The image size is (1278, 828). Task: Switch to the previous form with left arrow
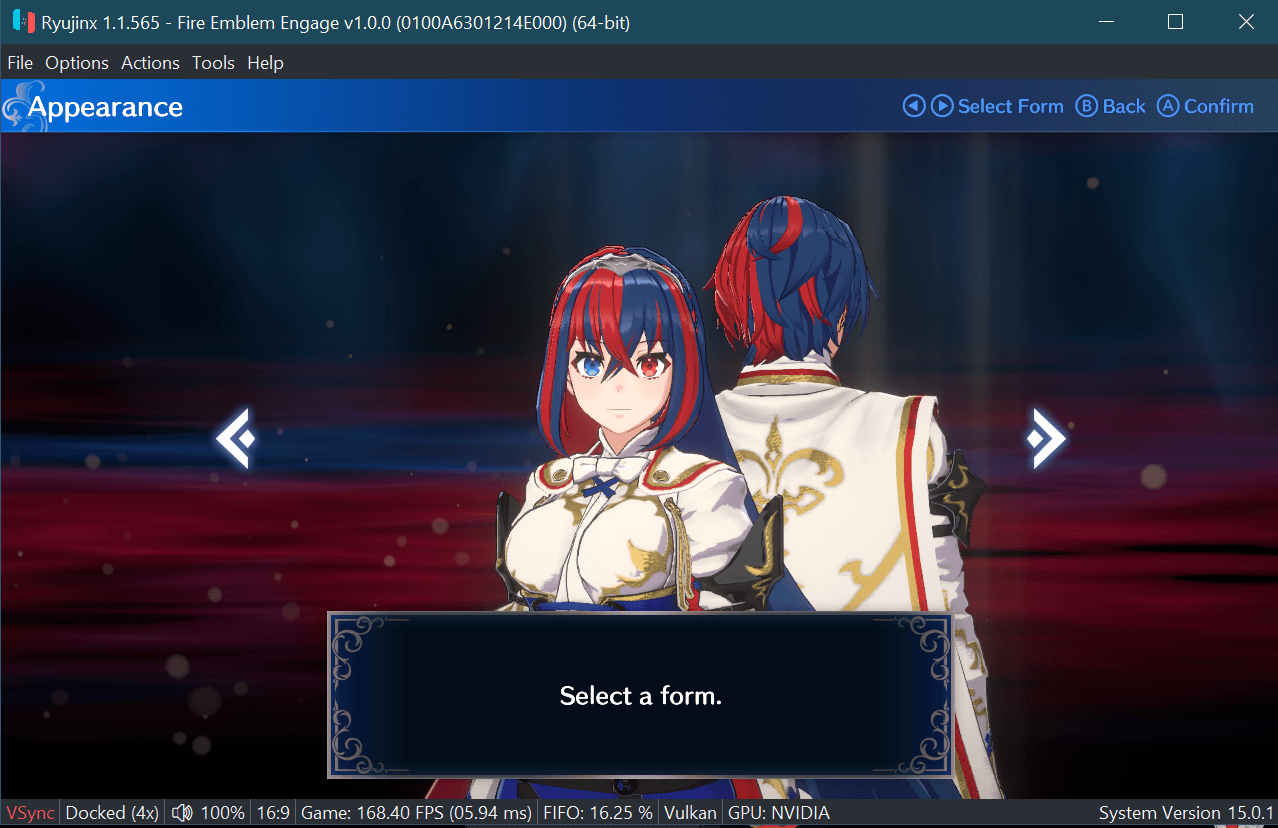[x=236, y=438]
